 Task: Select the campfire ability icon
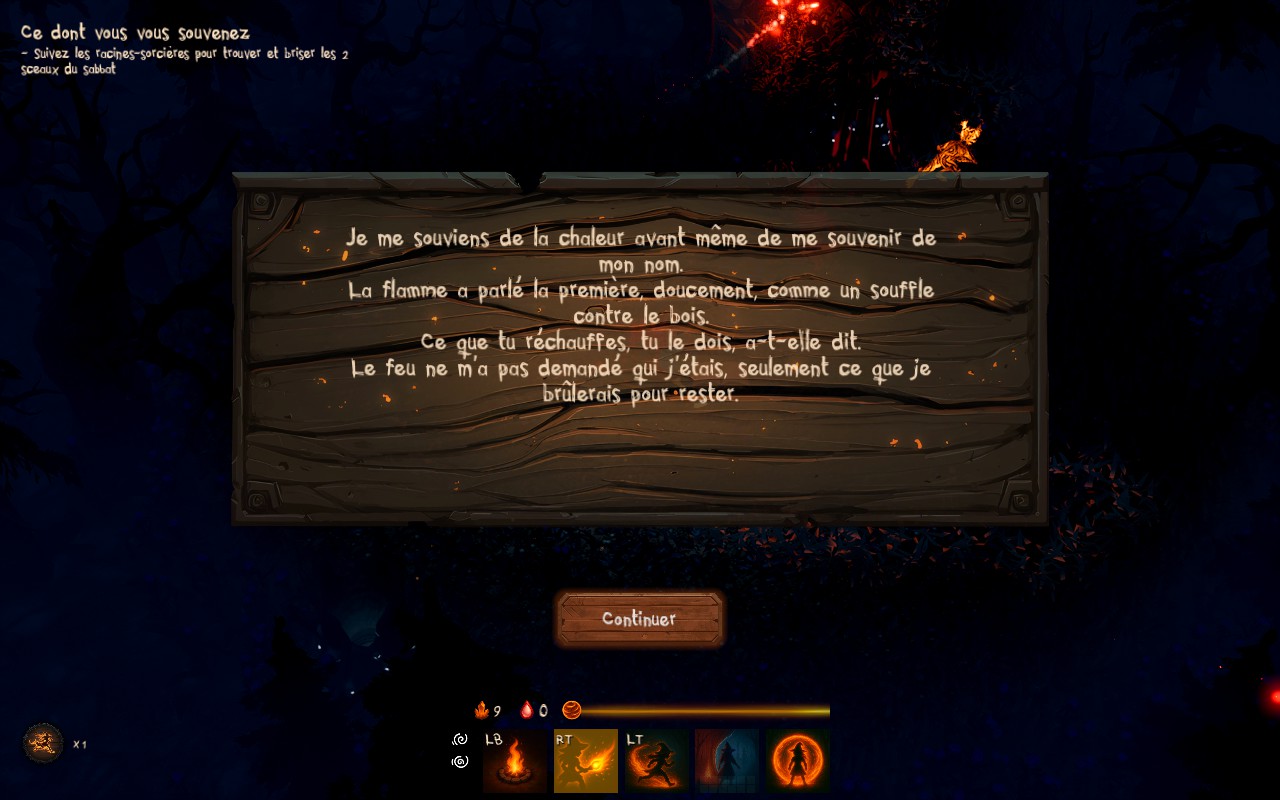point(514,761)
